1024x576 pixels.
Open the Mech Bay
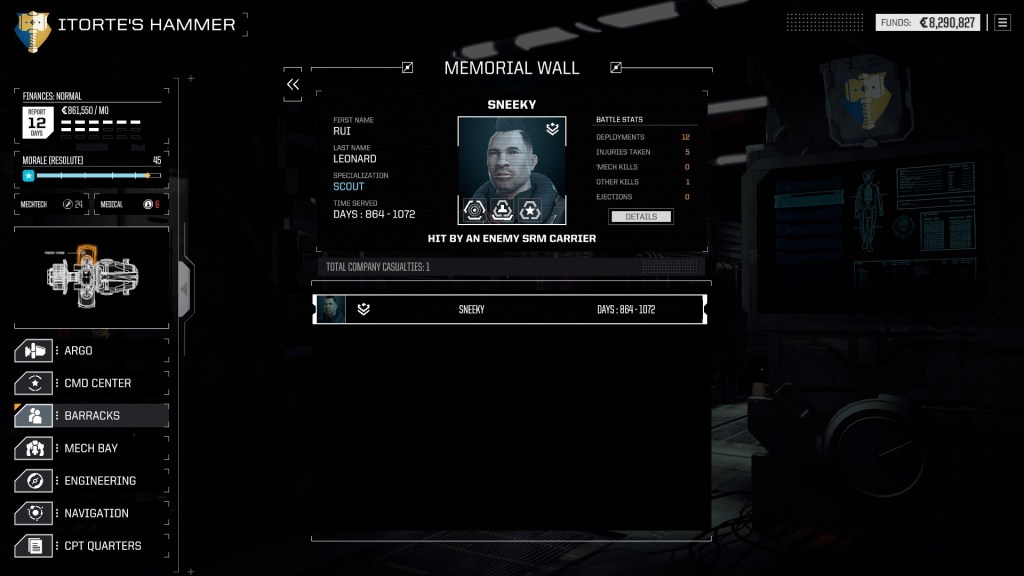click(90, 448)
